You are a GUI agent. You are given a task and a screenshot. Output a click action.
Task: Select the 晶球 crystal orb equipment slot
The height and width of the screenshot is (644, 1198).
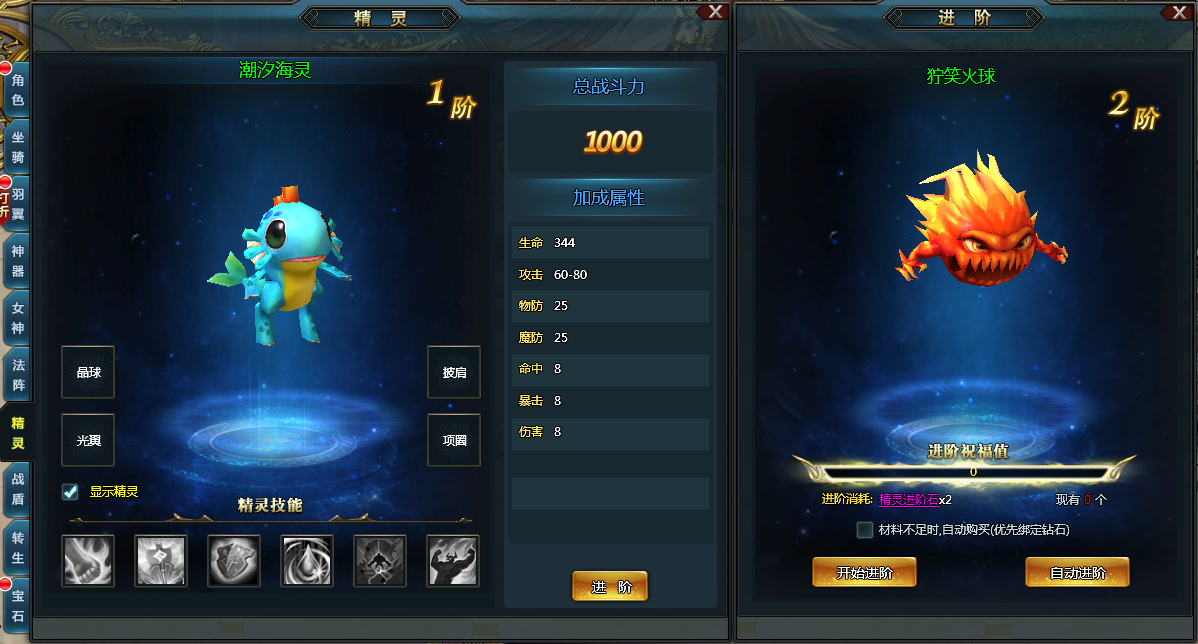point(88,372)
